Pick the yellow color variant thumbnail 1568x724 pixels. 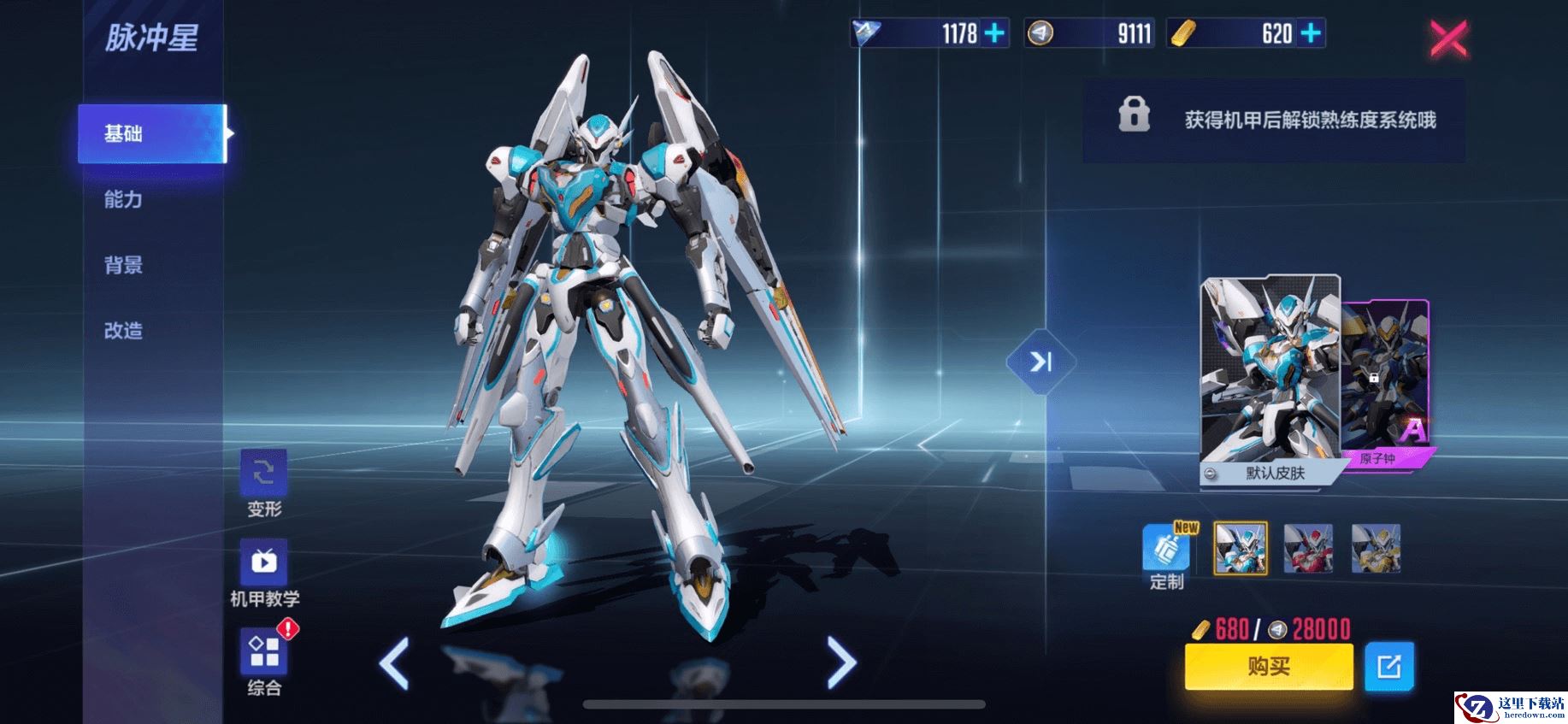click(1376, 549)
